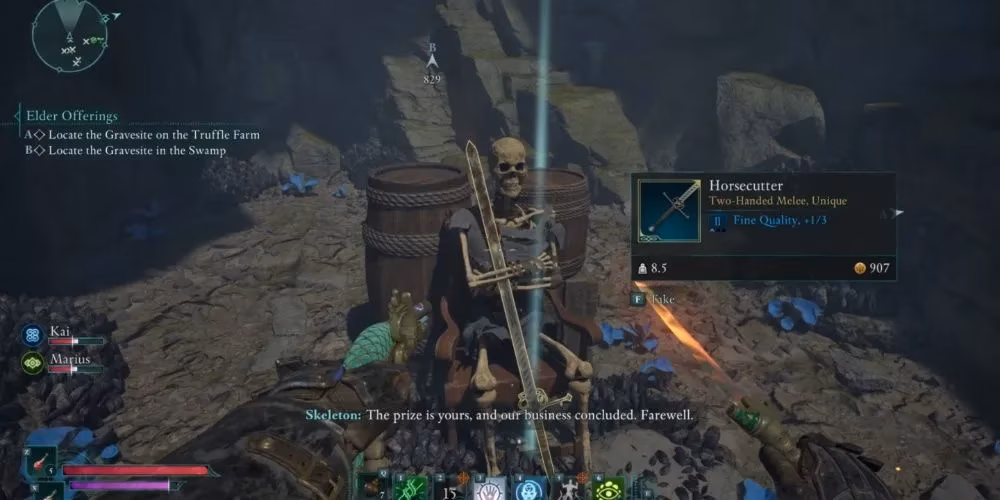Click the Horsecutter item icon
The width and height of the screenshot is (1000, 500).
coord(669,210)
